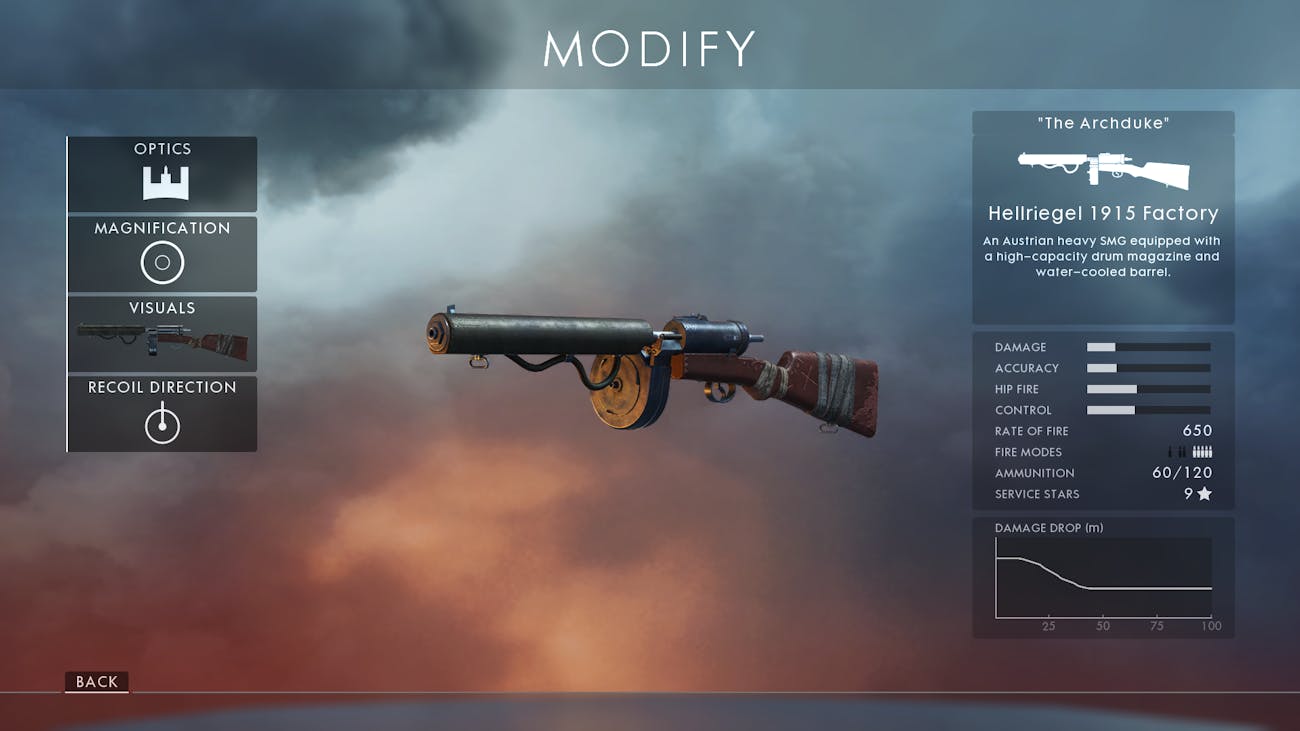Viewport: 1300px width, 731px height.
Task: Enable full-auto fire mode
Action: [1203, 451]
